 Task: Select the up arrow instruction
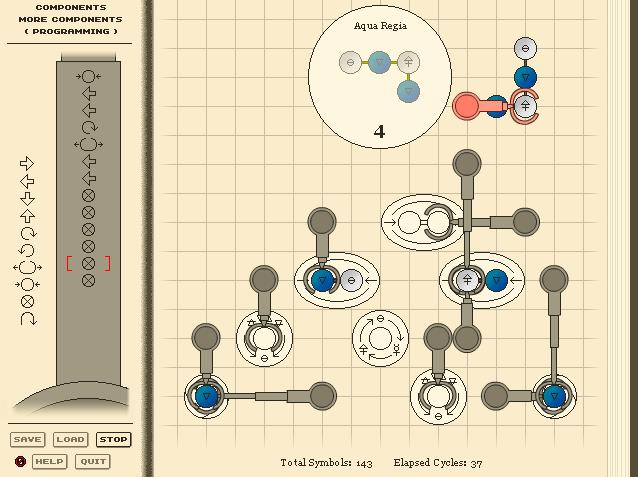[28, 215]
